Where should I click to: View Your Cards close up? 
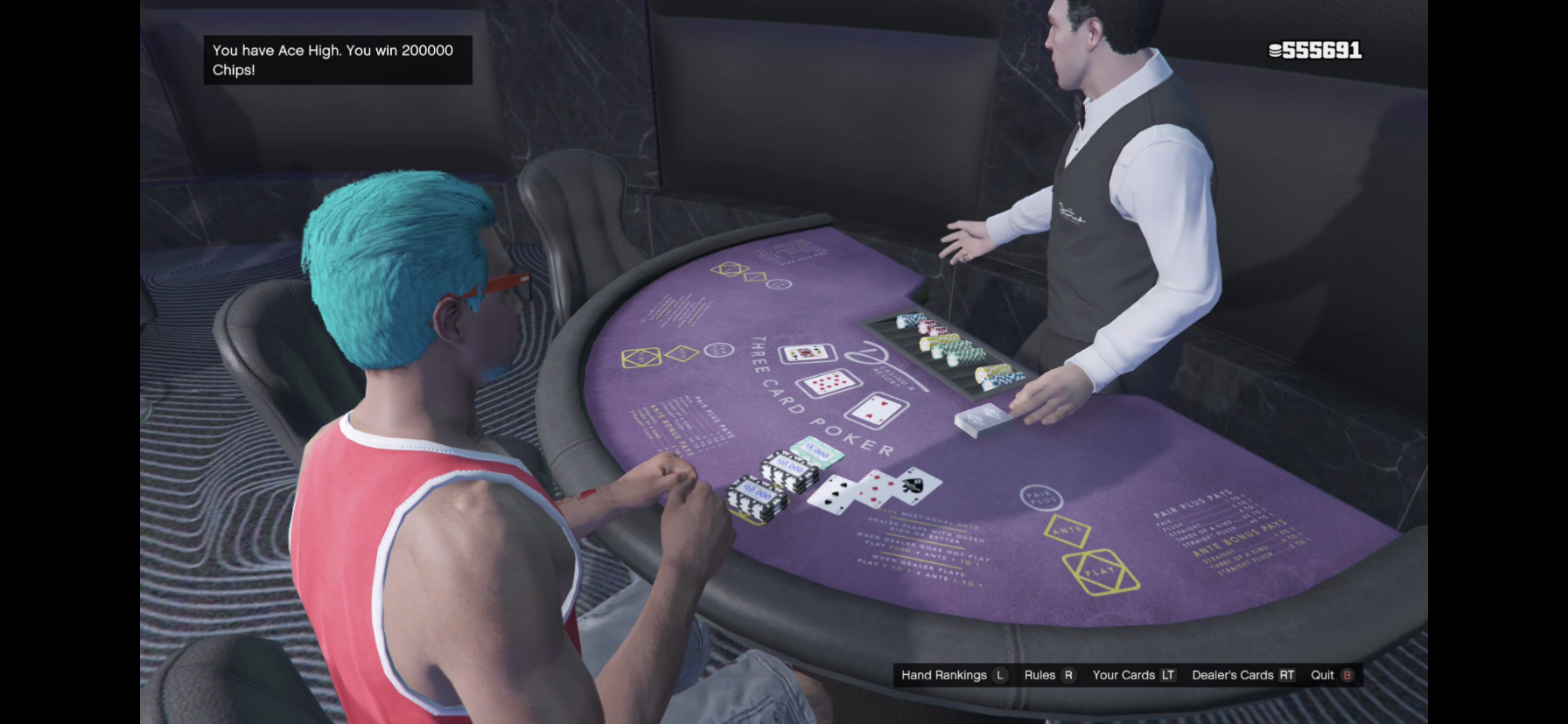click(1133, 675)
